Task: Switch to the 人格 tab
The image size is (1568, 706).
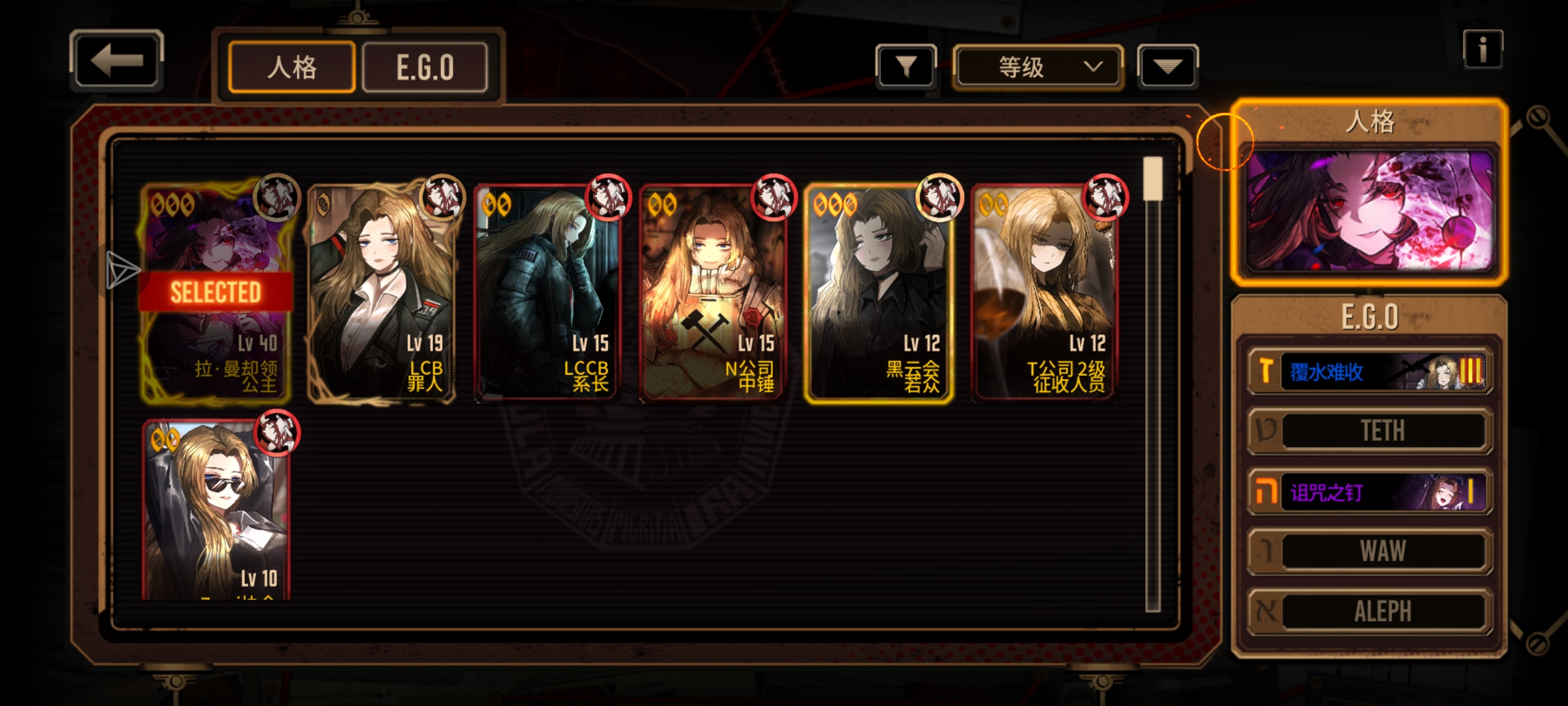Action: 292,67
